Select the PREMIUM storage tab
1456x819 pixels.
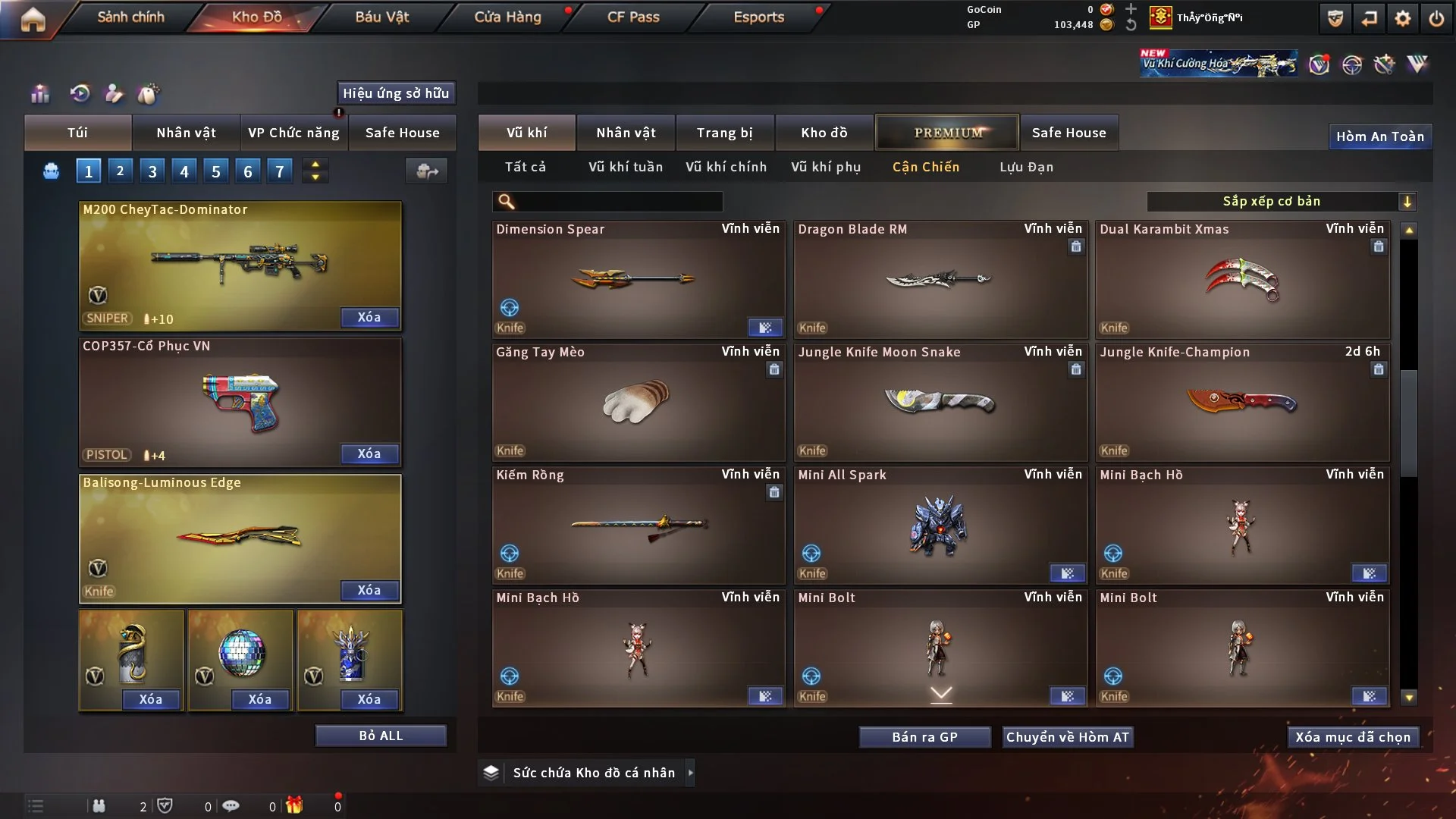point(947,133)
